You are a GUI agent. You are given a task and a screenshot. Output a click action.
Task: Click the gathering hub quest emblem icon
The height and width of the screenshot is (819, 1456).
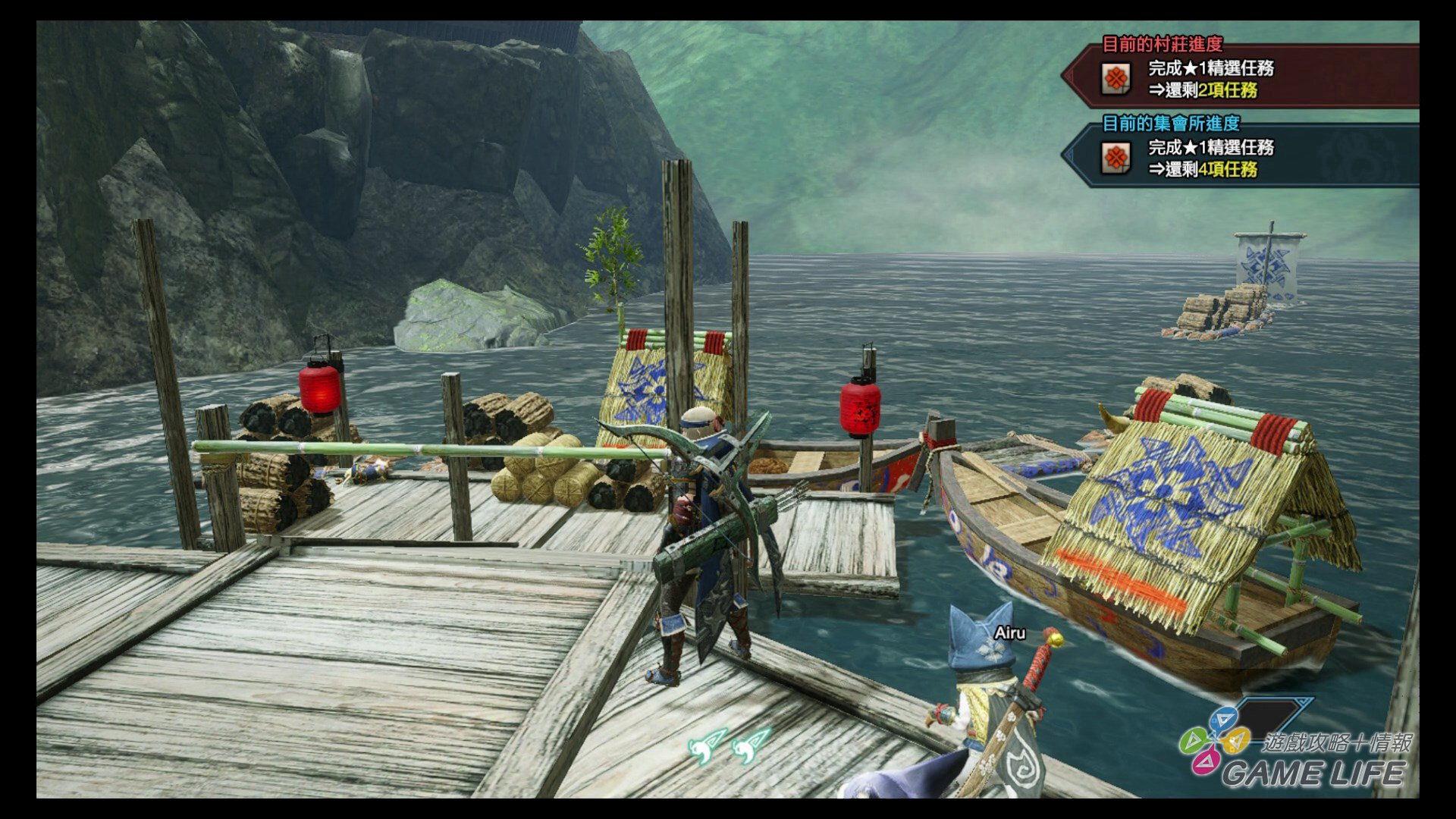1116,158
